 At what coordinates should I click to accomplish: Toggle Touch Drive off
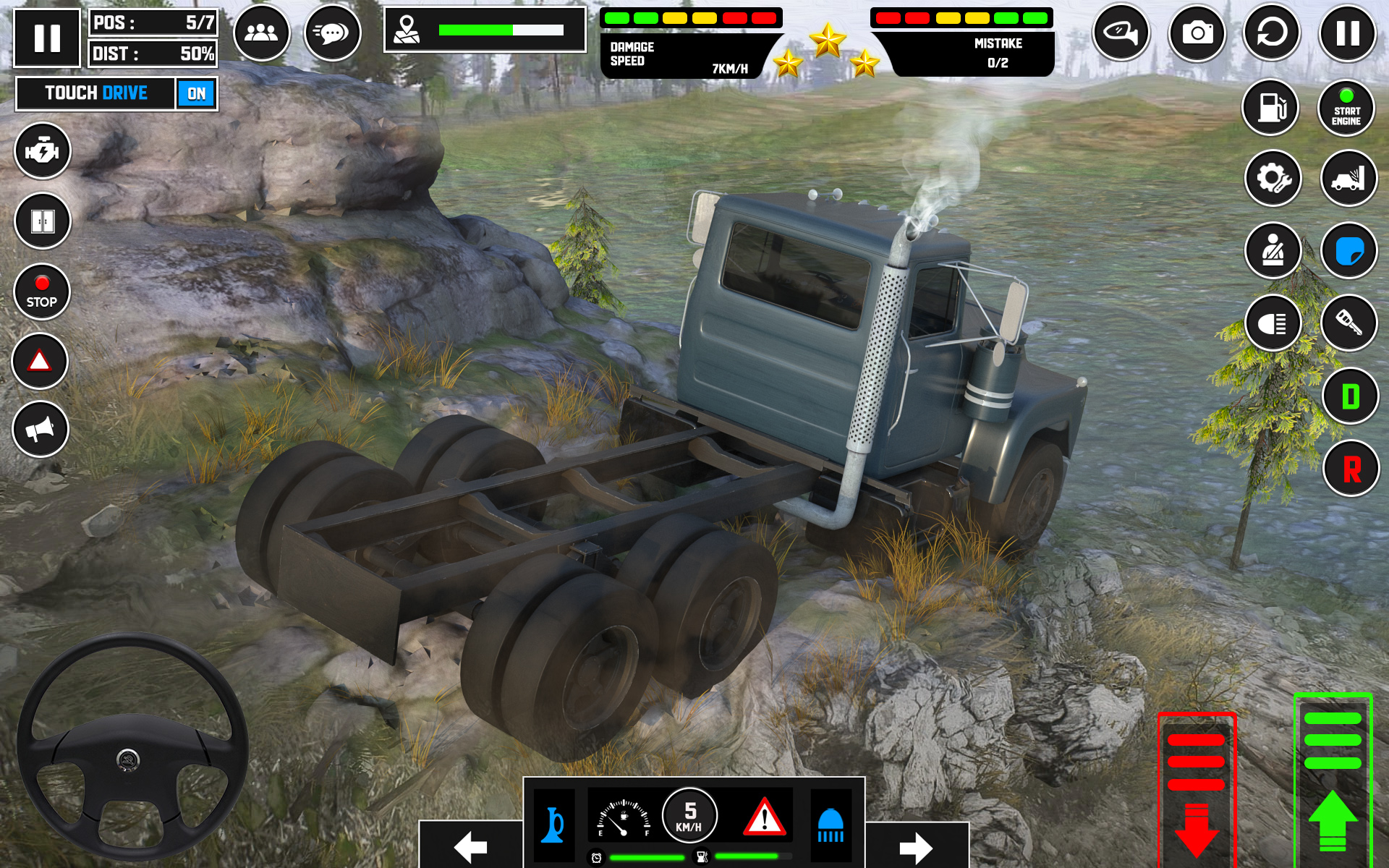[x=195, y=93]
